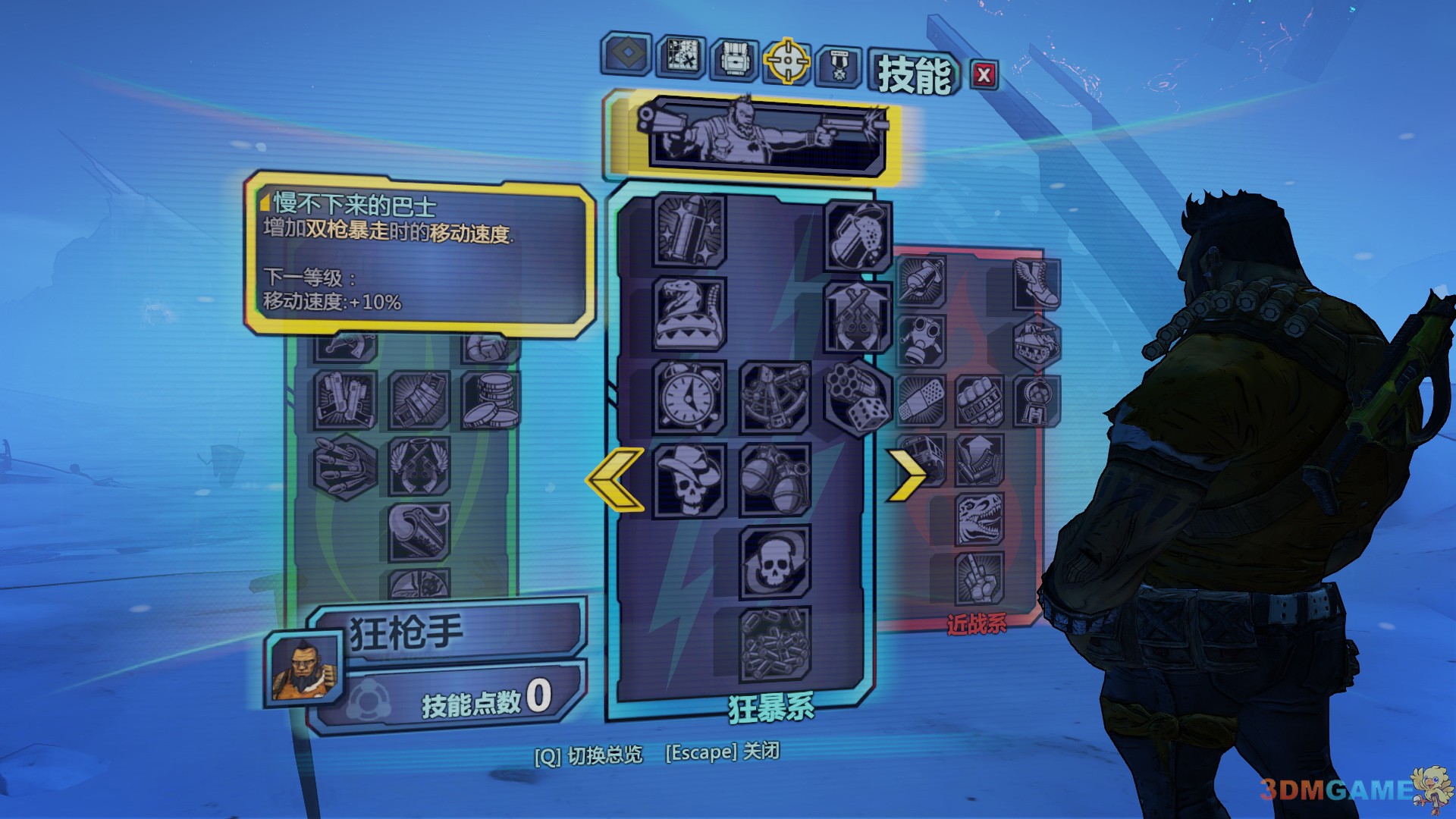
Task: Switch to the backpack inventory tab
Action: click(x=734, y=59)
